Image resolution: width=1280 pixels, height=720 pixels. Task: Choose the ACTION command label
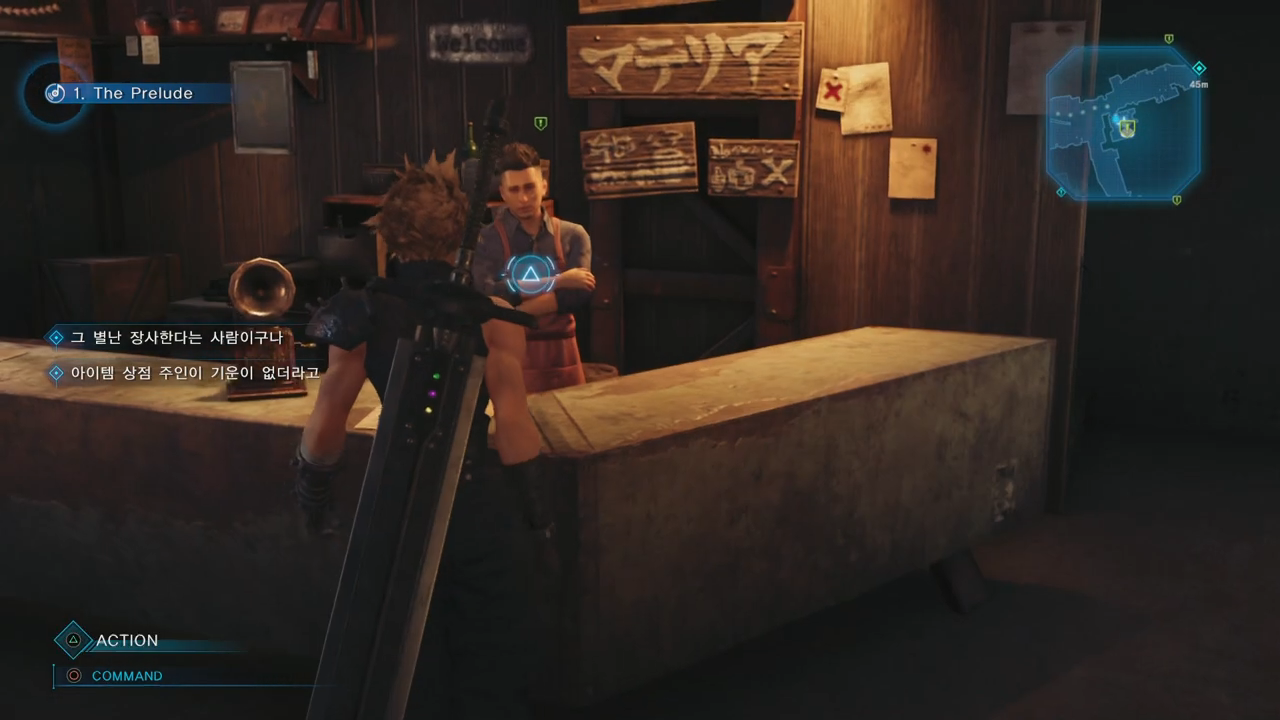click(127, 640)
